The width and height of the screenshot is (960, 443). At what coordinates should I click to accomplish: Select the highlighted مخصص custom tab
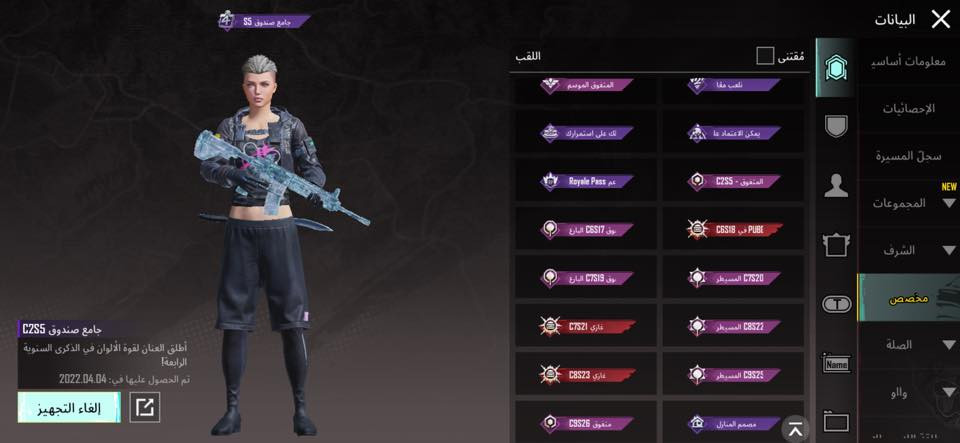(908, 299)
